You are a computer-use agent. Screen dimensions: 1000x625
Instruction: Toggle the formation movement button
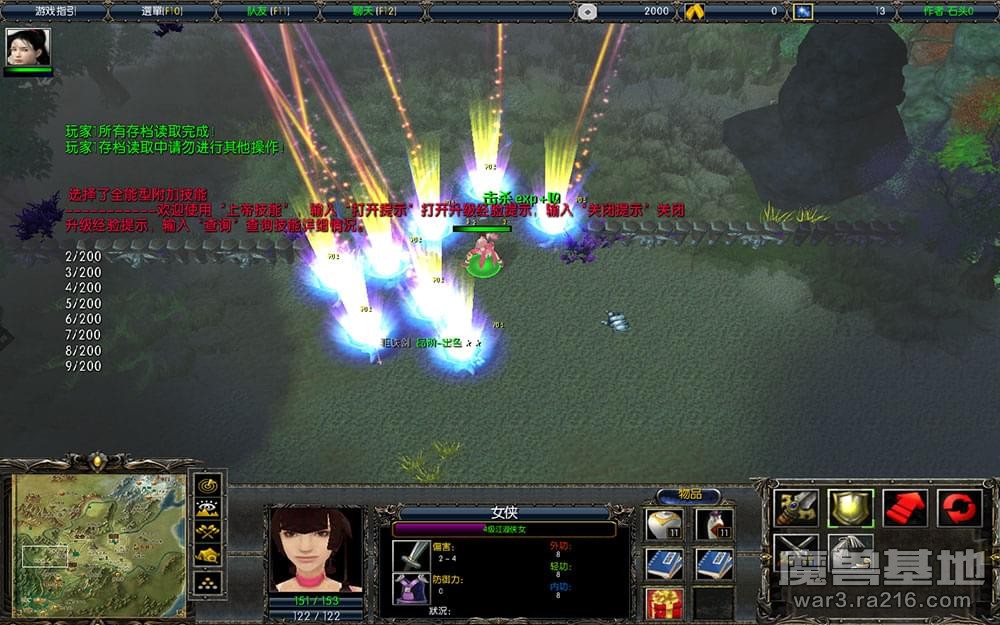[x=208, y=581]
